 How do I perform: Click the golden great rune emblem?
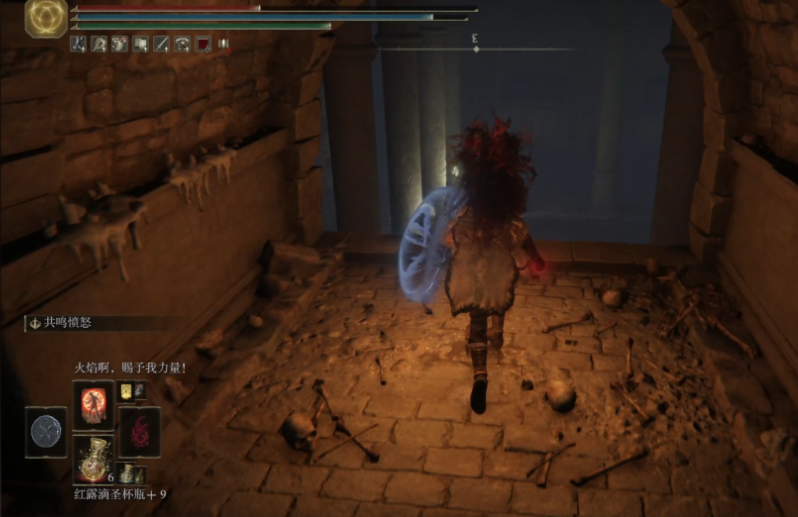coord(46,18)
